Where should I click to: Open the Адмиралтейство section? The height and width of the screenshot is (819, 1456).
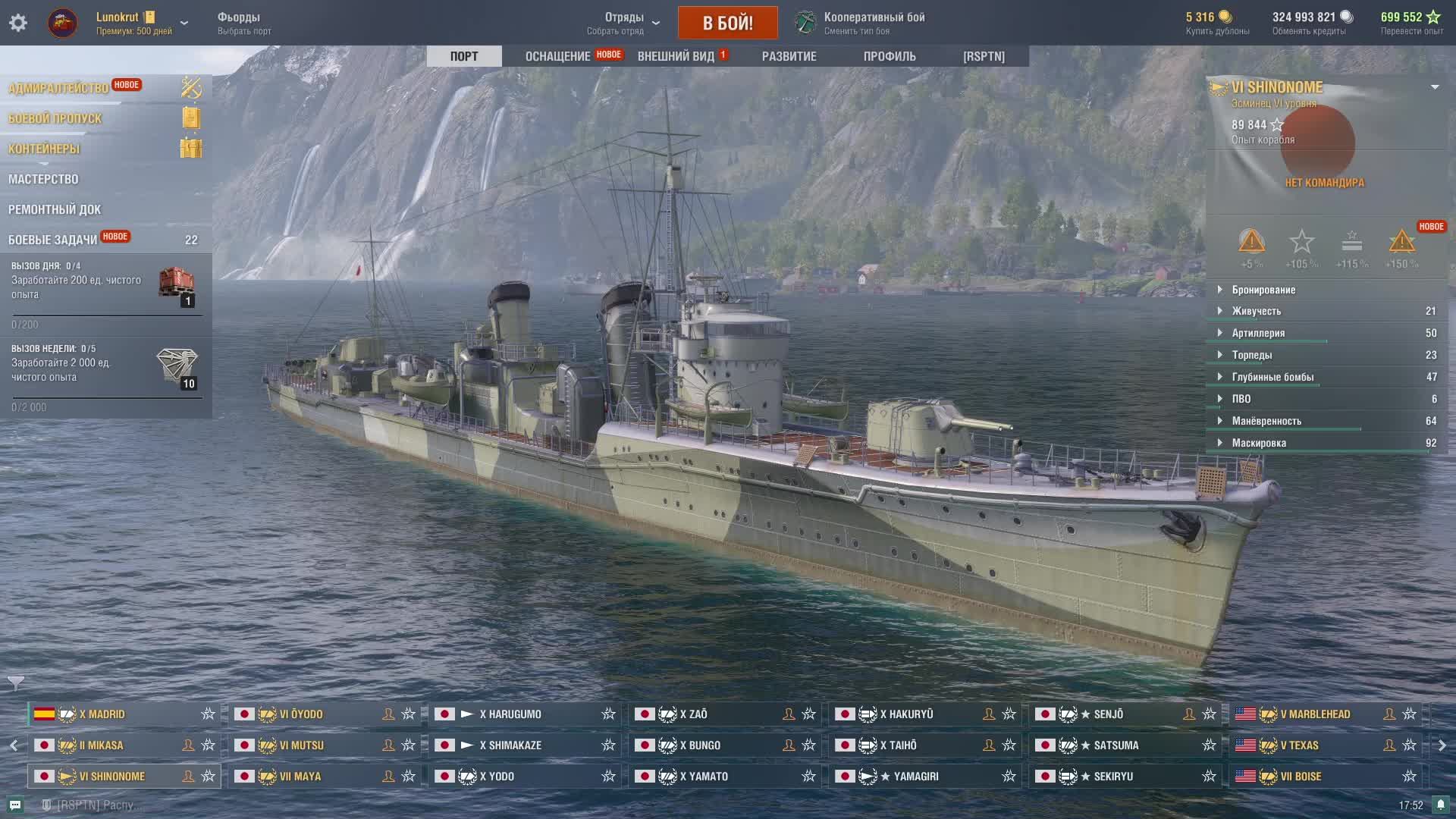(58, 88)
